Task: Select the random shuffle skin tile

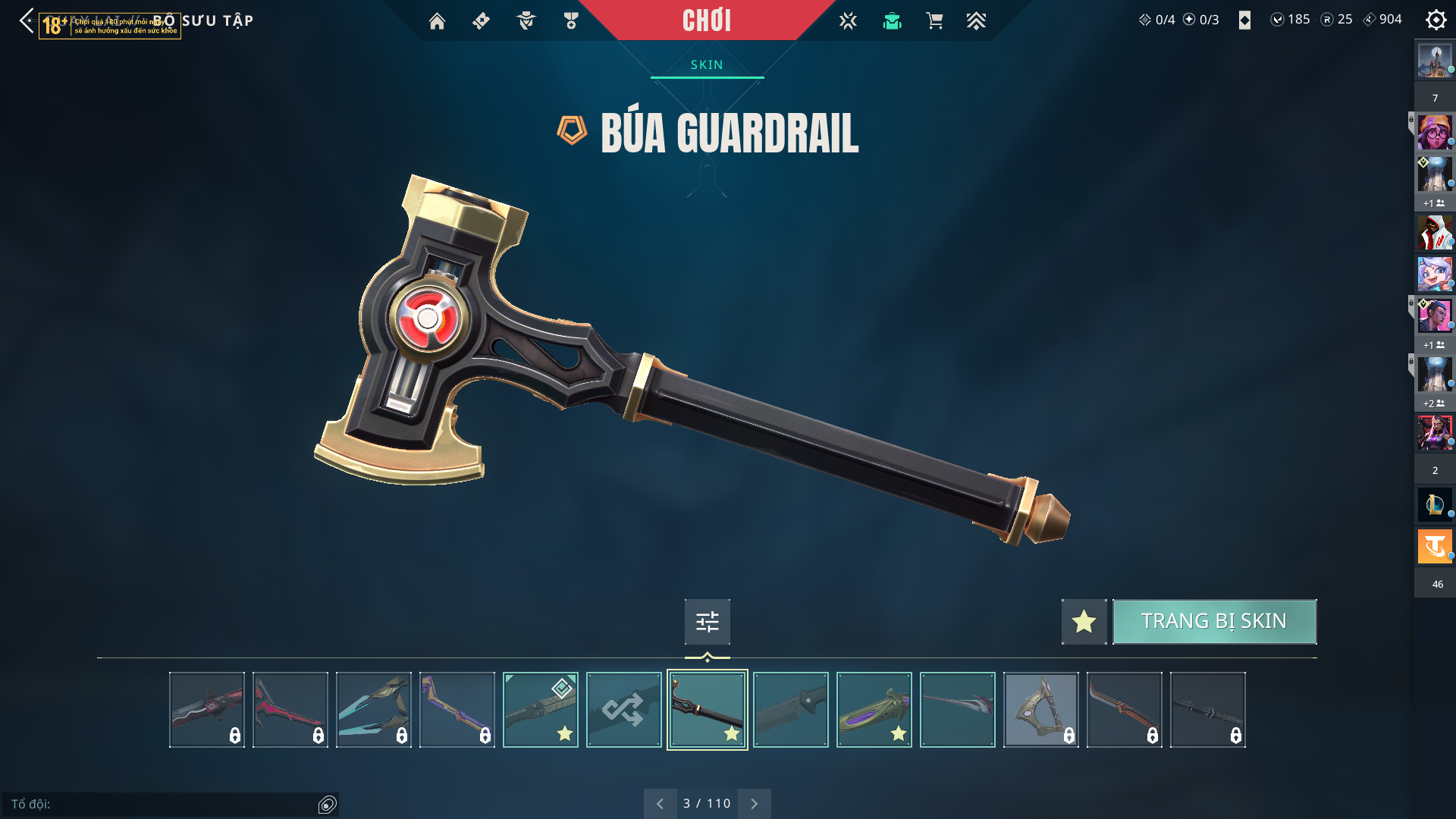Action: (x=623, y=710)
